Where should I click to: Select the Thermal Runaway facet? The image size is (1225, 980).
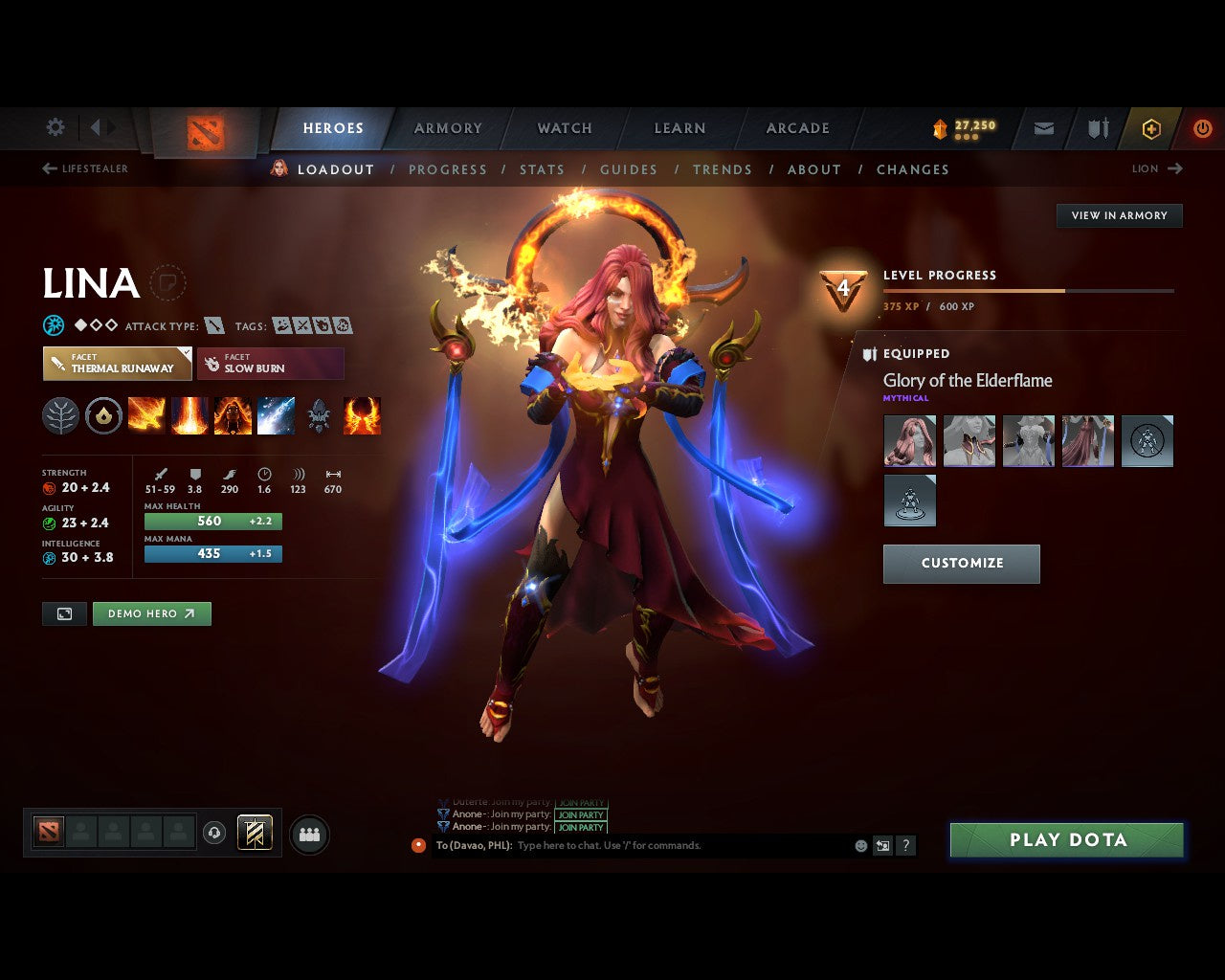click(x=117, y=364)
